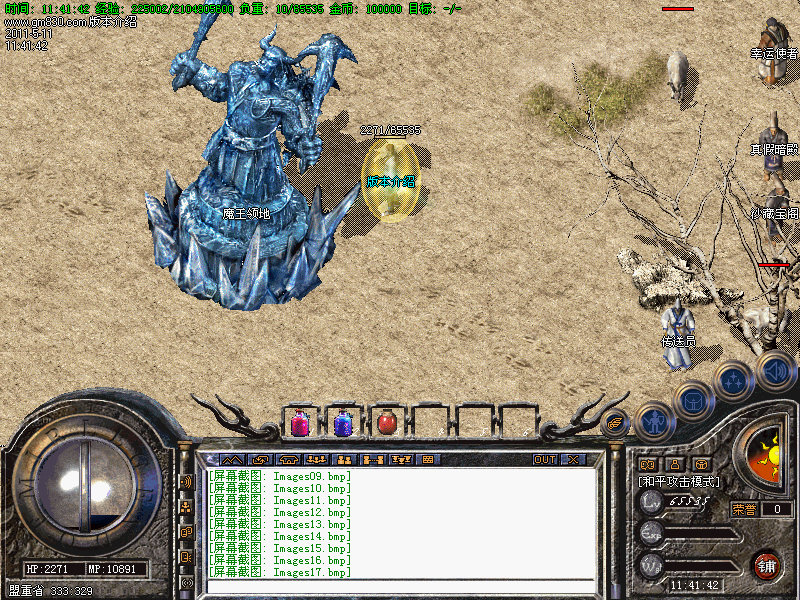The image size is (800, 600).
Task: Open the skills sparkle round button
Action: 733,381
